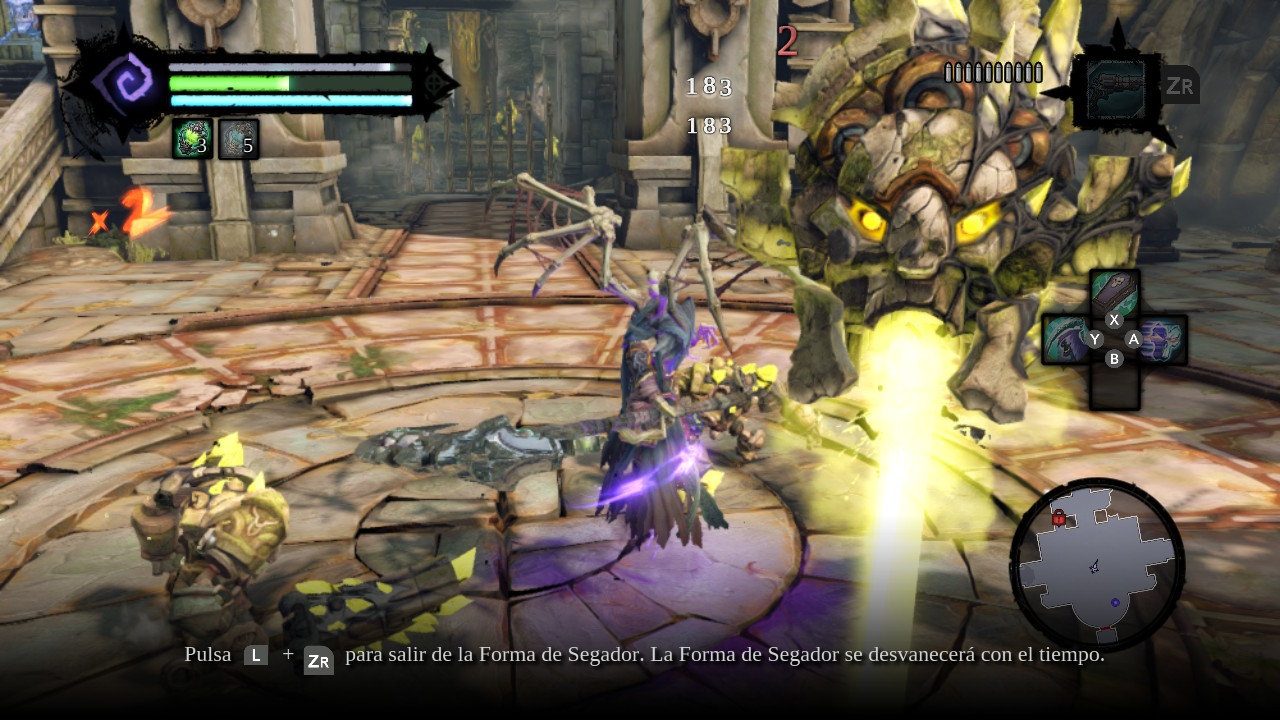Use the green health potion slot

192,139
